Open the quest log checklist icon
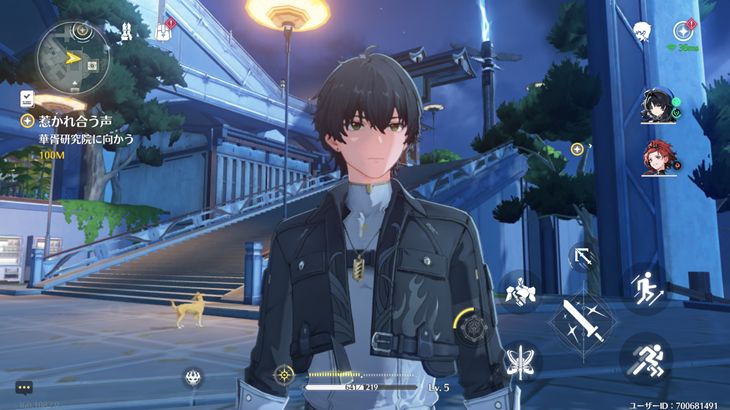The width and height of the screenshot is (730, 410). pos(26,97)
